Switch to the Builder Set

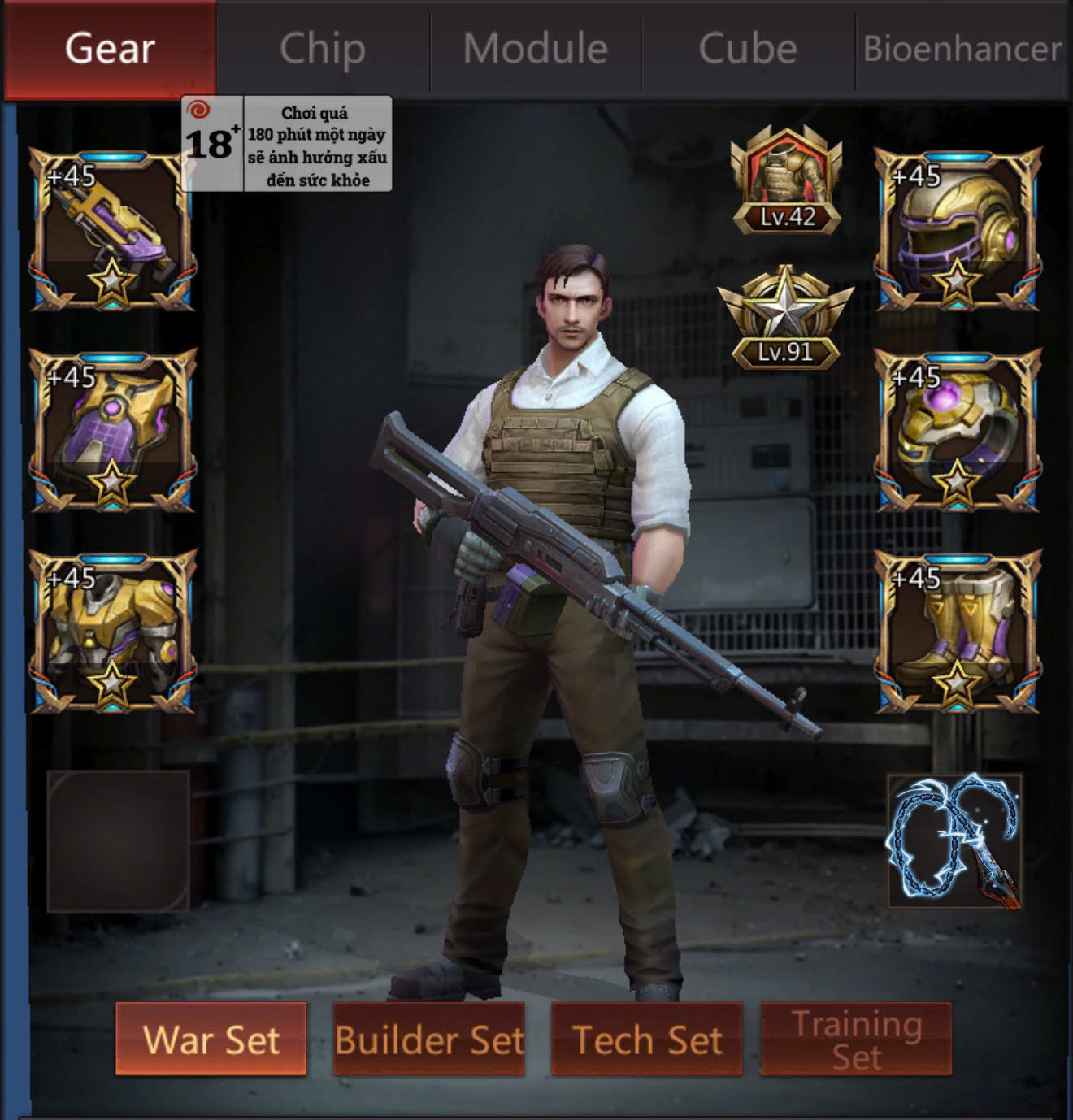click(x=429, y=1040)
